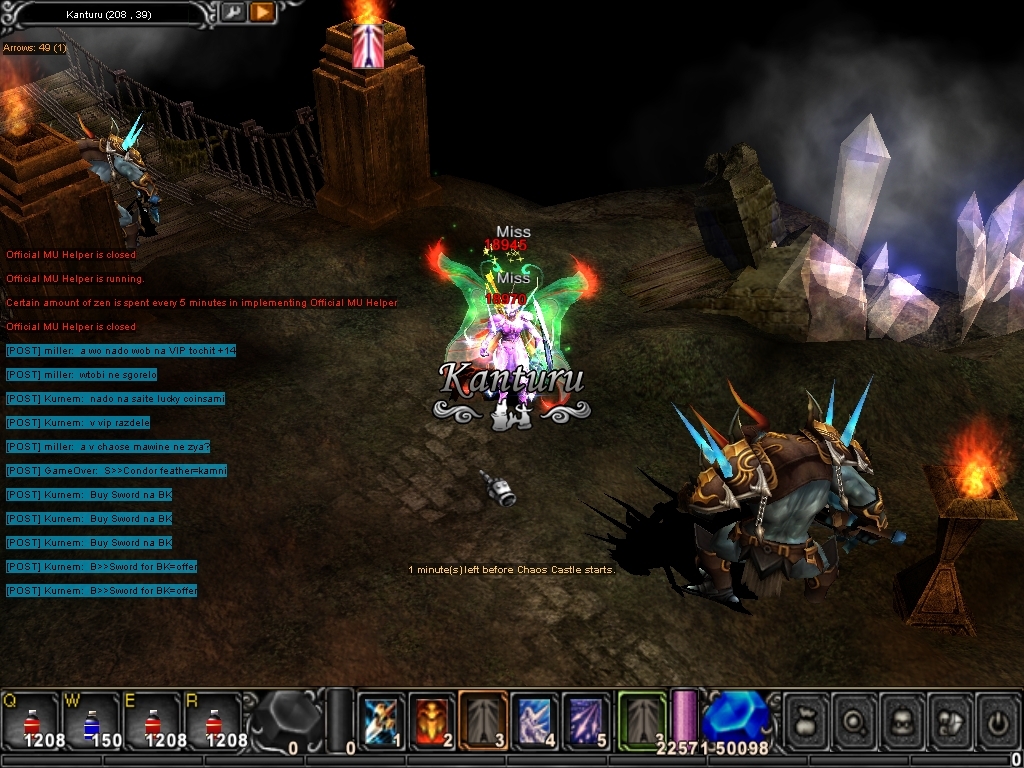Viewport: 1024px width, 768px height.
Task: Click the green-framed active skill icon
Action: tap(642, 718)
